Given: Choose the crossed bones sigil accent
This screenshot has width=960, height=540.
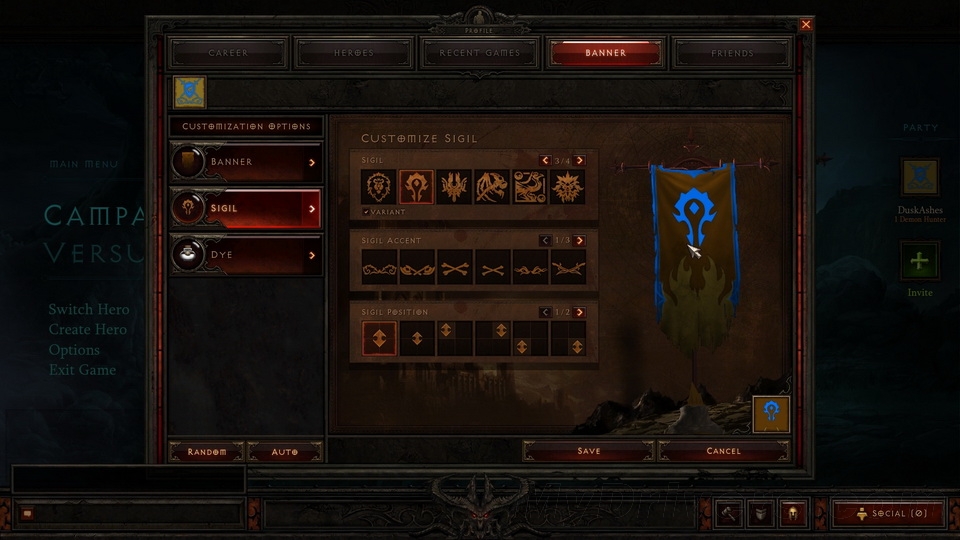Looking at the screenshot, I should click(455, 268).
